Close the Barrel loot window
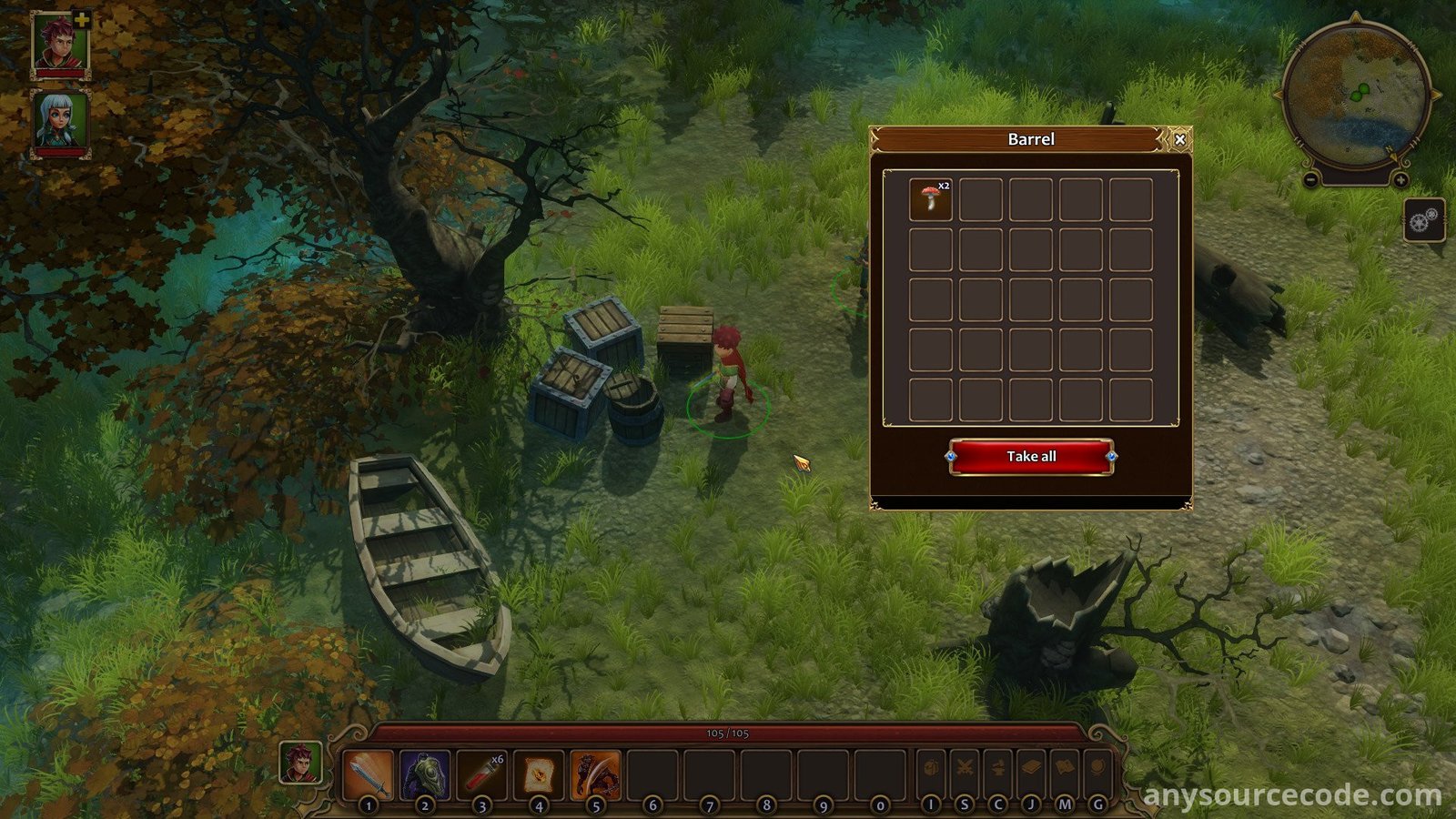1456x819 pixels. point(1179,139)
